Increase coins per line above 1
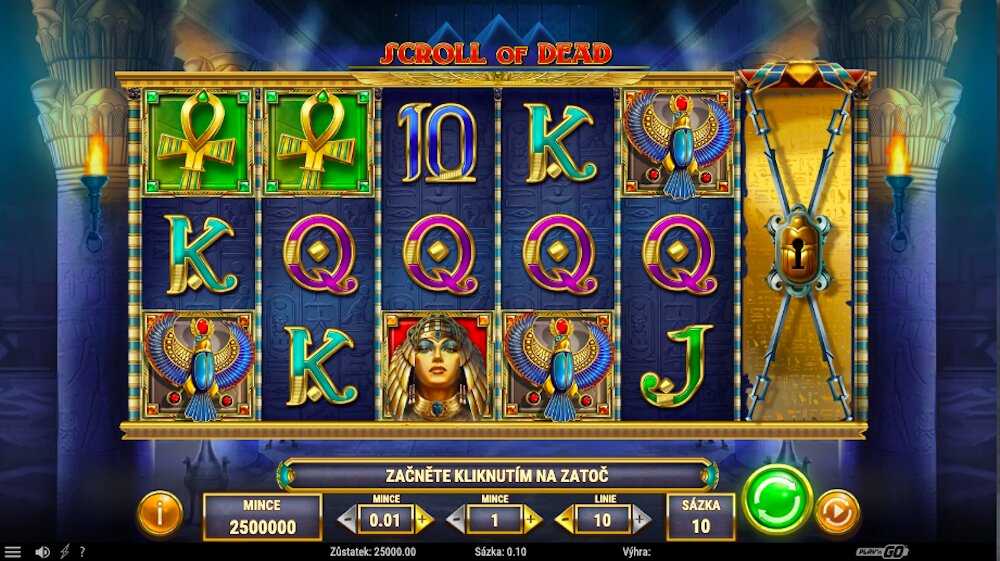 pos(532,519)
